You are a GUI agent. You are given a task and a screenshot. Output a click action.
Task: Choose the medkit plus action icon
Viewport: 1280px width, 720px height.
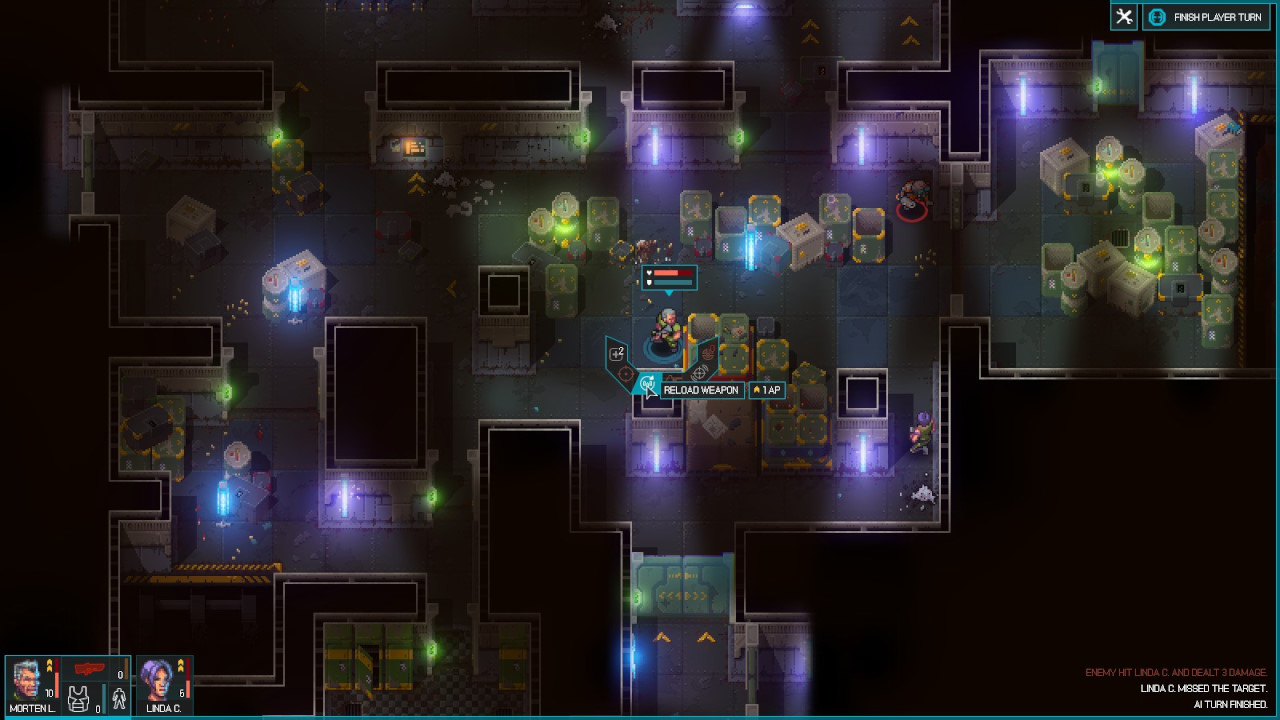tap(618, 353)
